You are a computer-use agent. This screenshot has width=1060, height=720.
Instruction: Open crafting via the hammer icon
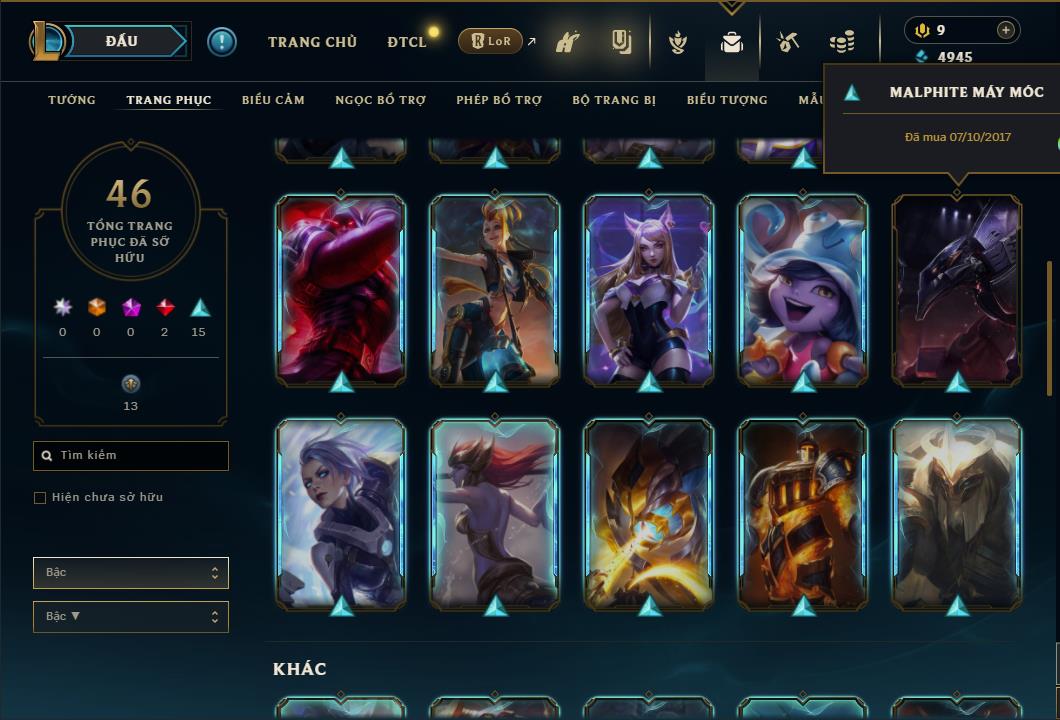[x=788, y=42]
